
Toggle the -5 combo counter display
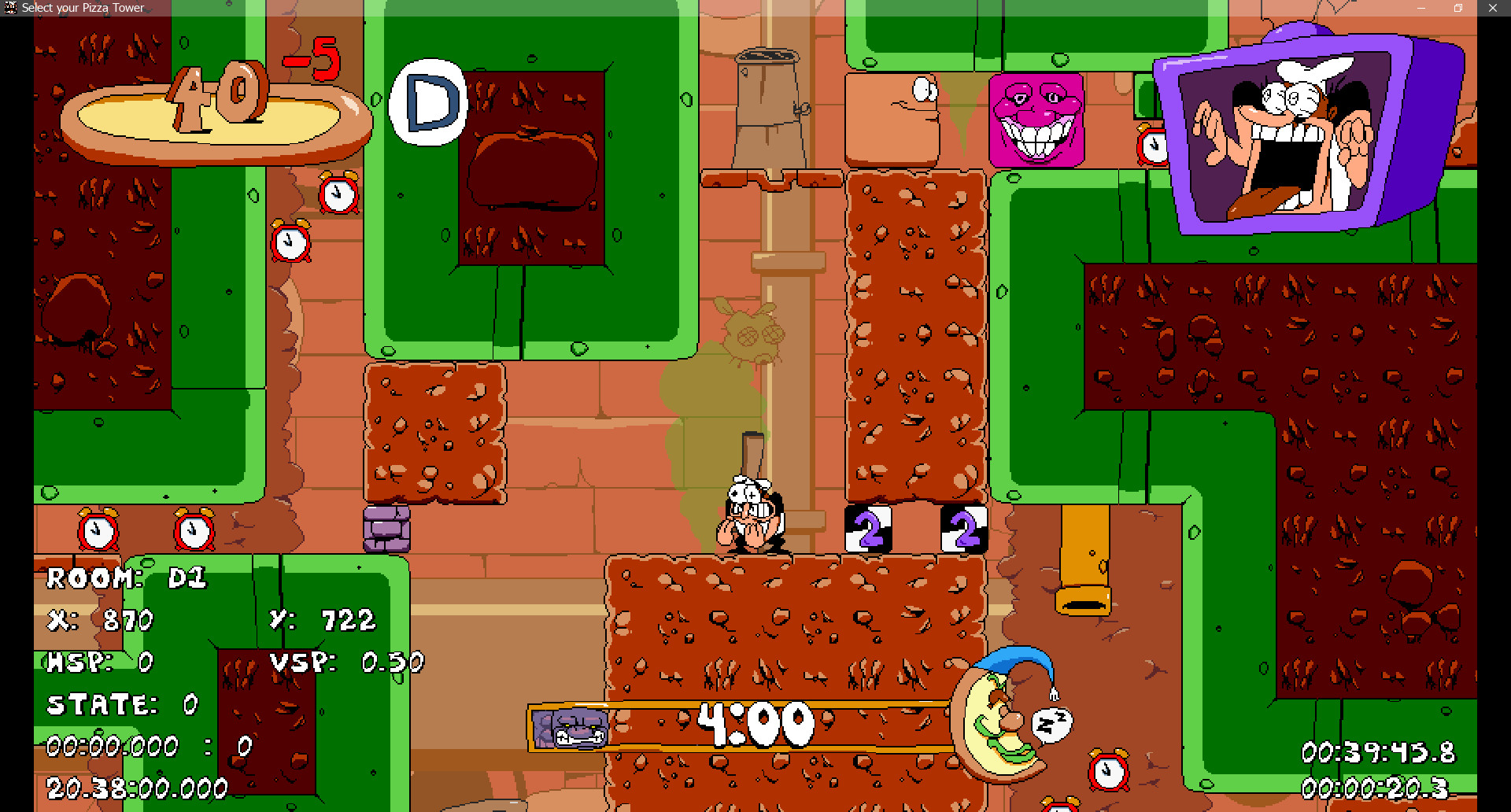coord(313,59)
